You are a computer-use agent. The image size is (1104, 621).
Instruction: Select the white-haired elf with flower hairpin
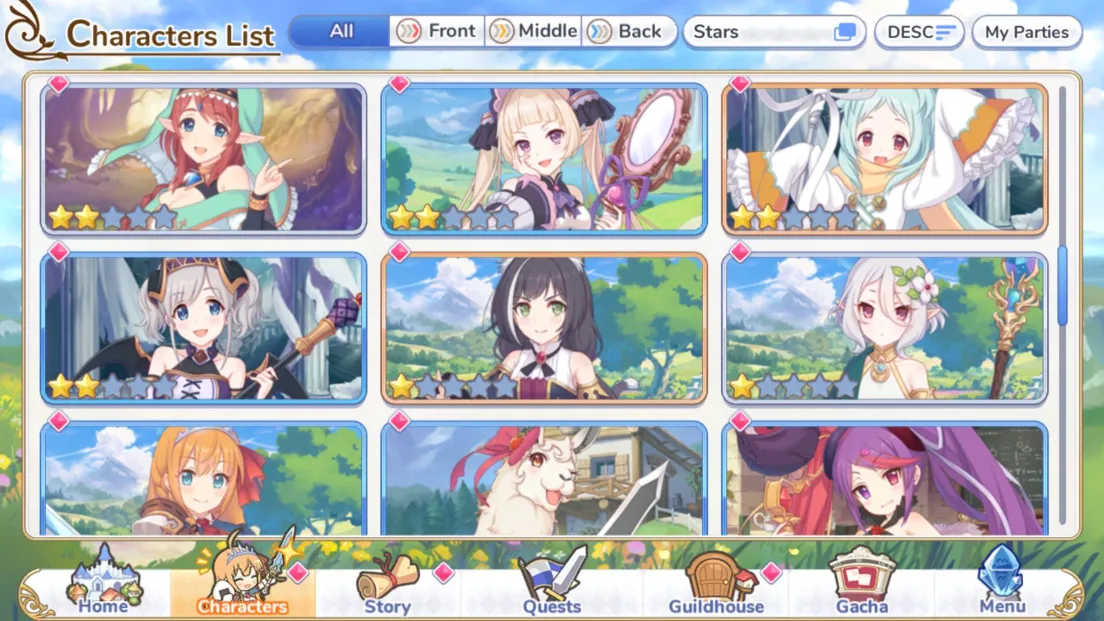click(x=884, y=328)
